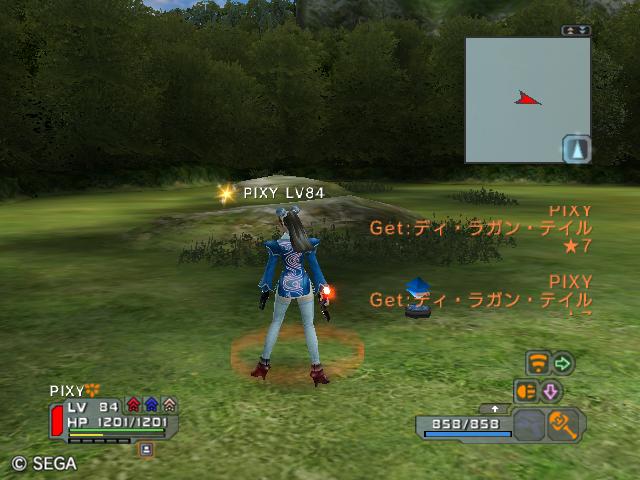This screenshot has width=640, height=480.
Task: Click the red attack buff arrow icon
Action: (x=134, y=405)
